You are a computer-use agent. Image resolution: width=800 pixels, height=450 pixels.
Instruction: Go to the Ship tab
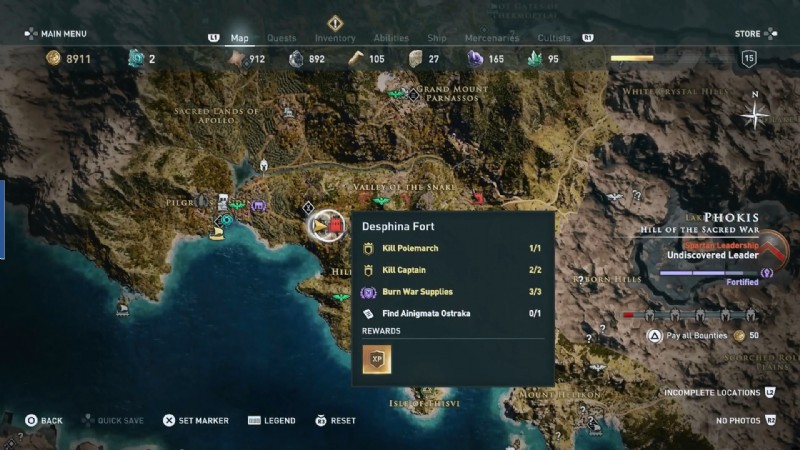pyautogui.click(x=437, y=38)
